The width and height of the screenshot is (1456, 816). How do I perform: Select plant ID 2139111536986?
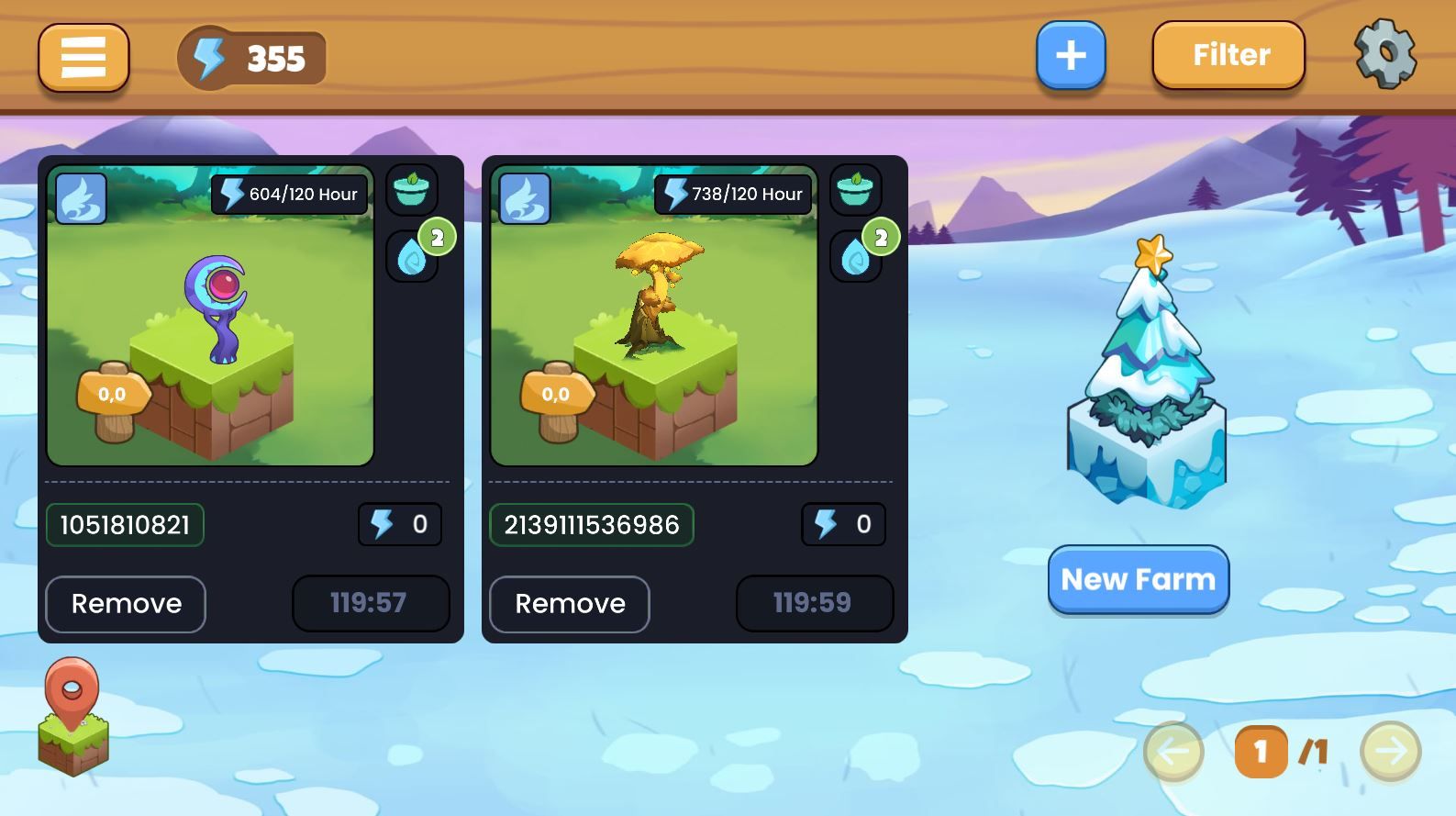pos(591,525)
